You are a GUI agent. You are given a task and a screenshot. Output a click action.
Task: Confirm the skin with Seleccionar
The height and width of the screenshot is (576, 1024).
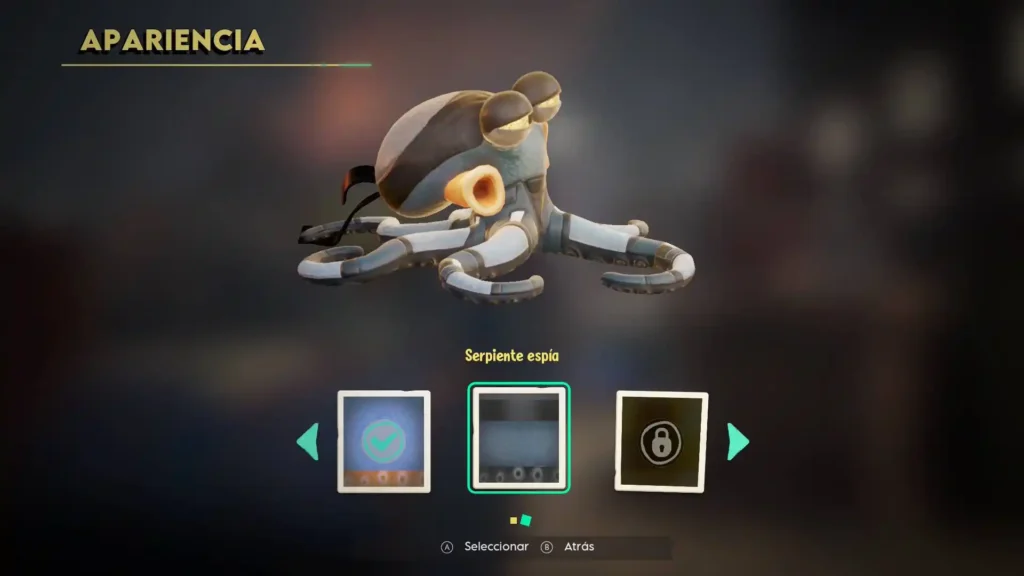tap(485, 547)
